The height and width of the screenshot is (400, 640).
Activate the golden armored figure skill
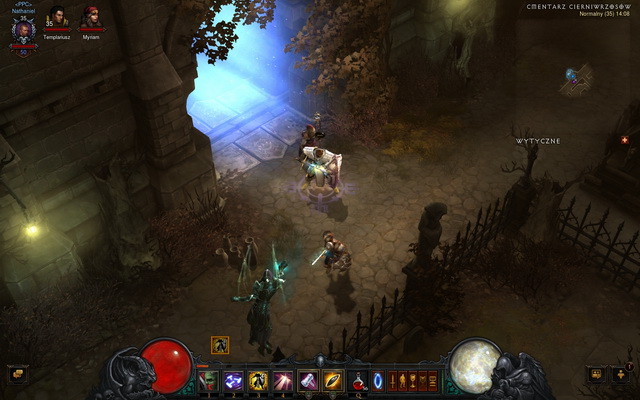pyautogui.click(x=260, y=380)
